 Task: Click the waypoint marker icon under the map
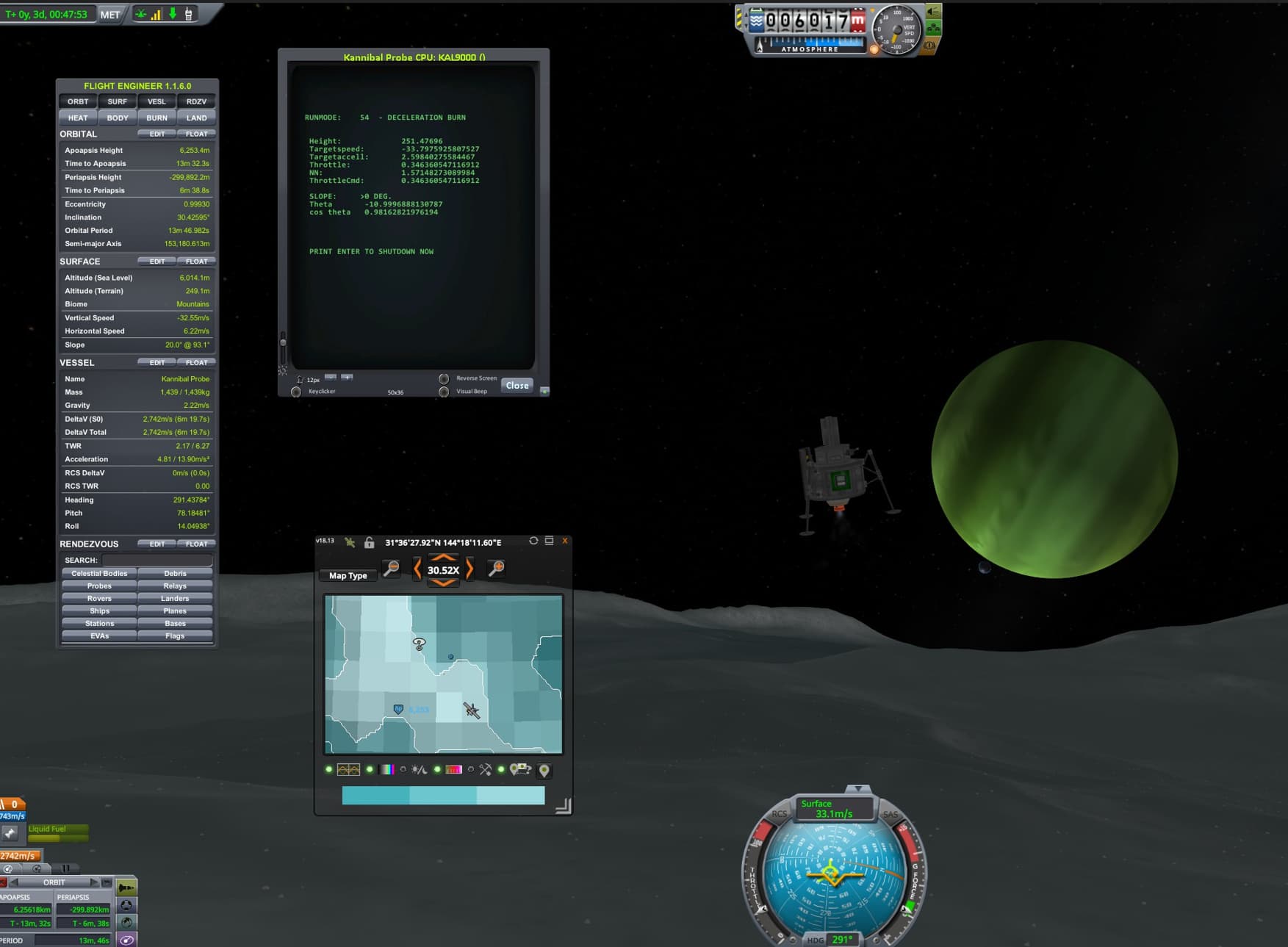tap(542, 769)
